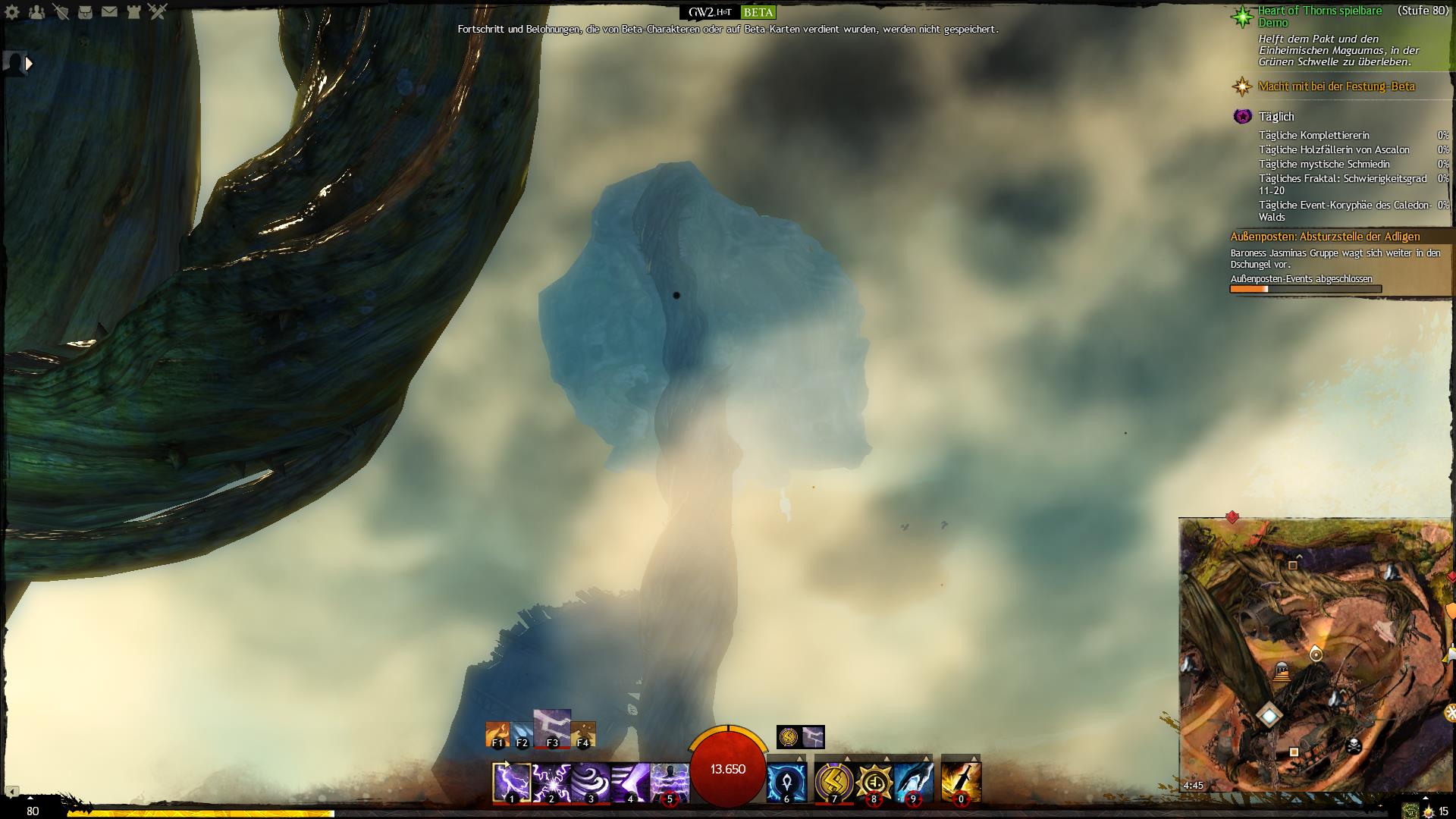This screenshot has width=1456, height=819.
Task: Open the contacts and friends panel
Action: tap(36, 12)
